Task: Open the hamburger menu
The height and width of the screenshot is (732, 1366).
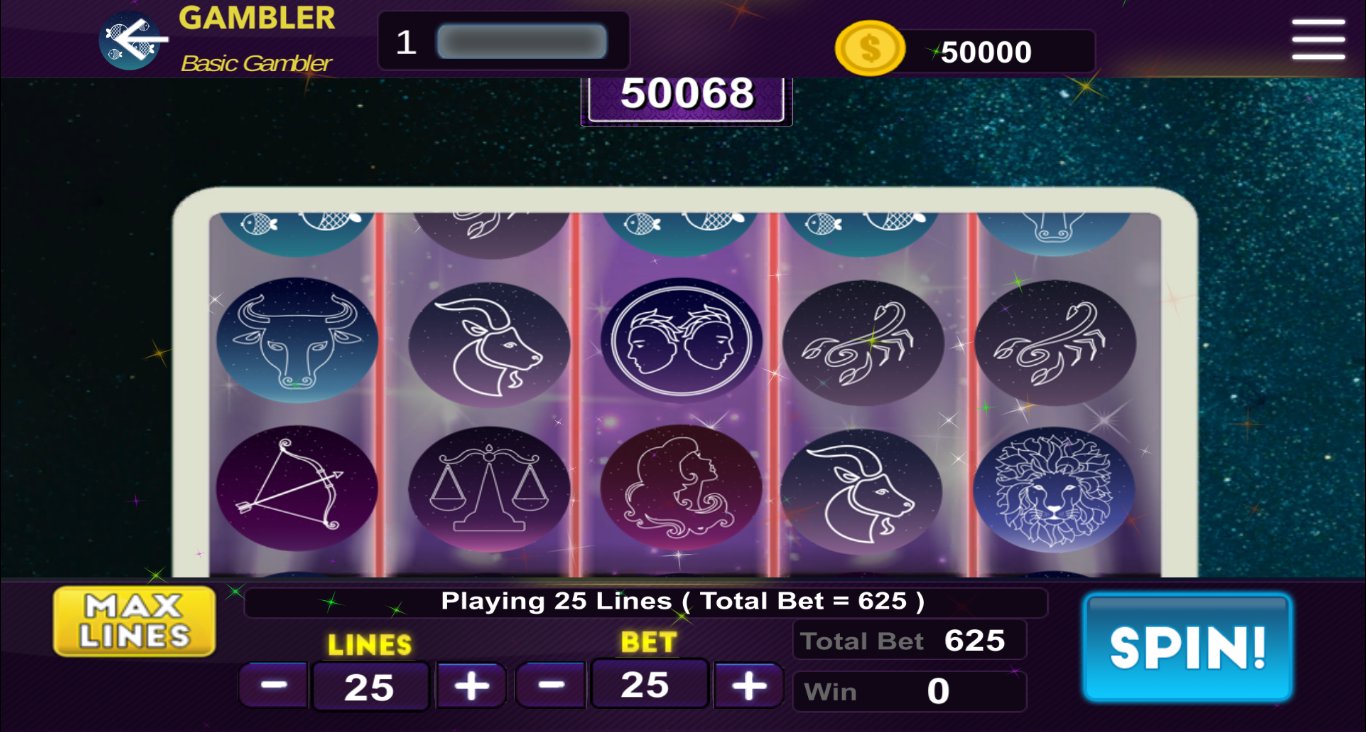Action: (x=1318, y=40)
